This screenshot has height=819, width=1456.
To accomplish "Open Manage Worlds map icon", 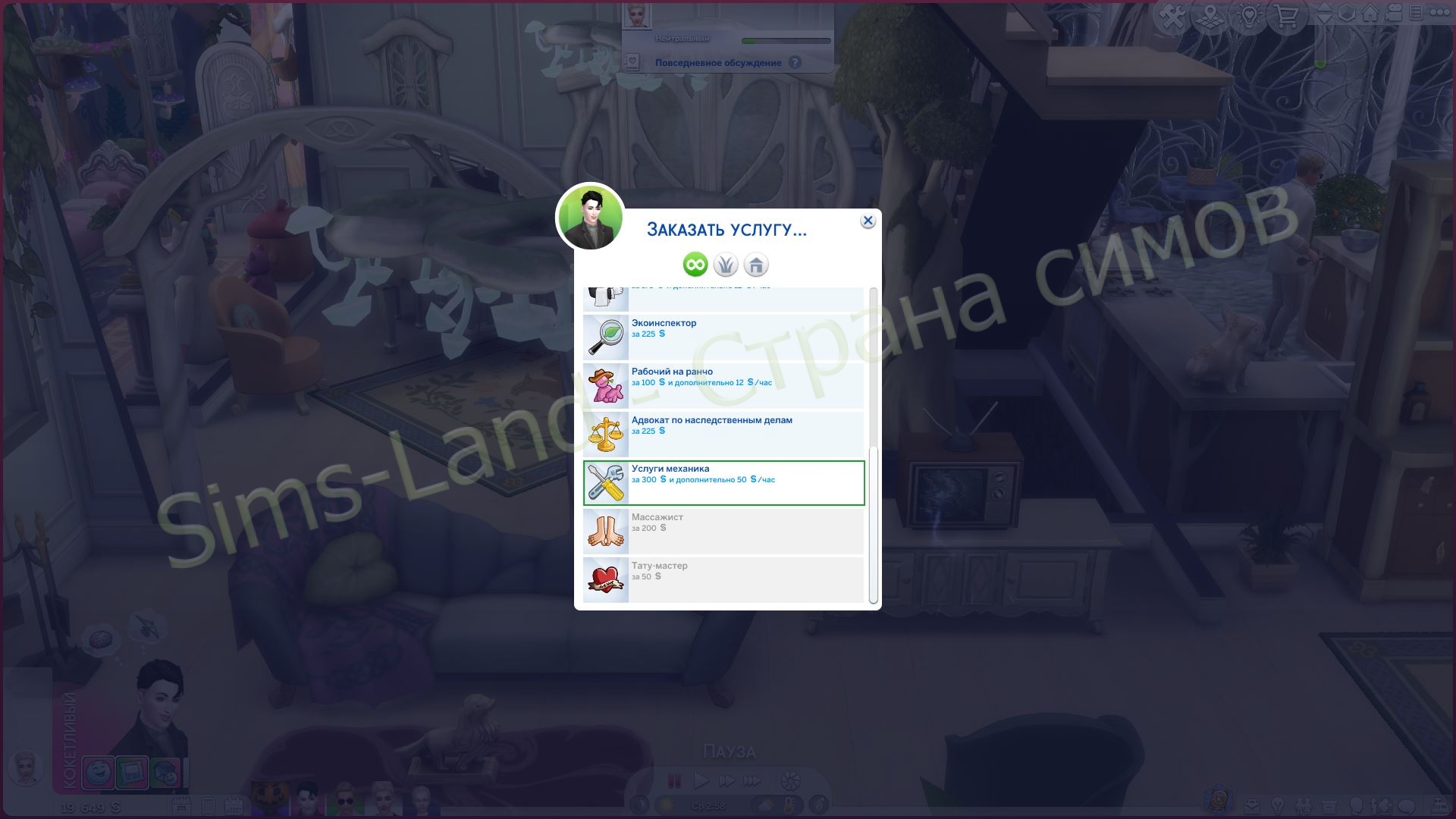I will click(1209, 14).
